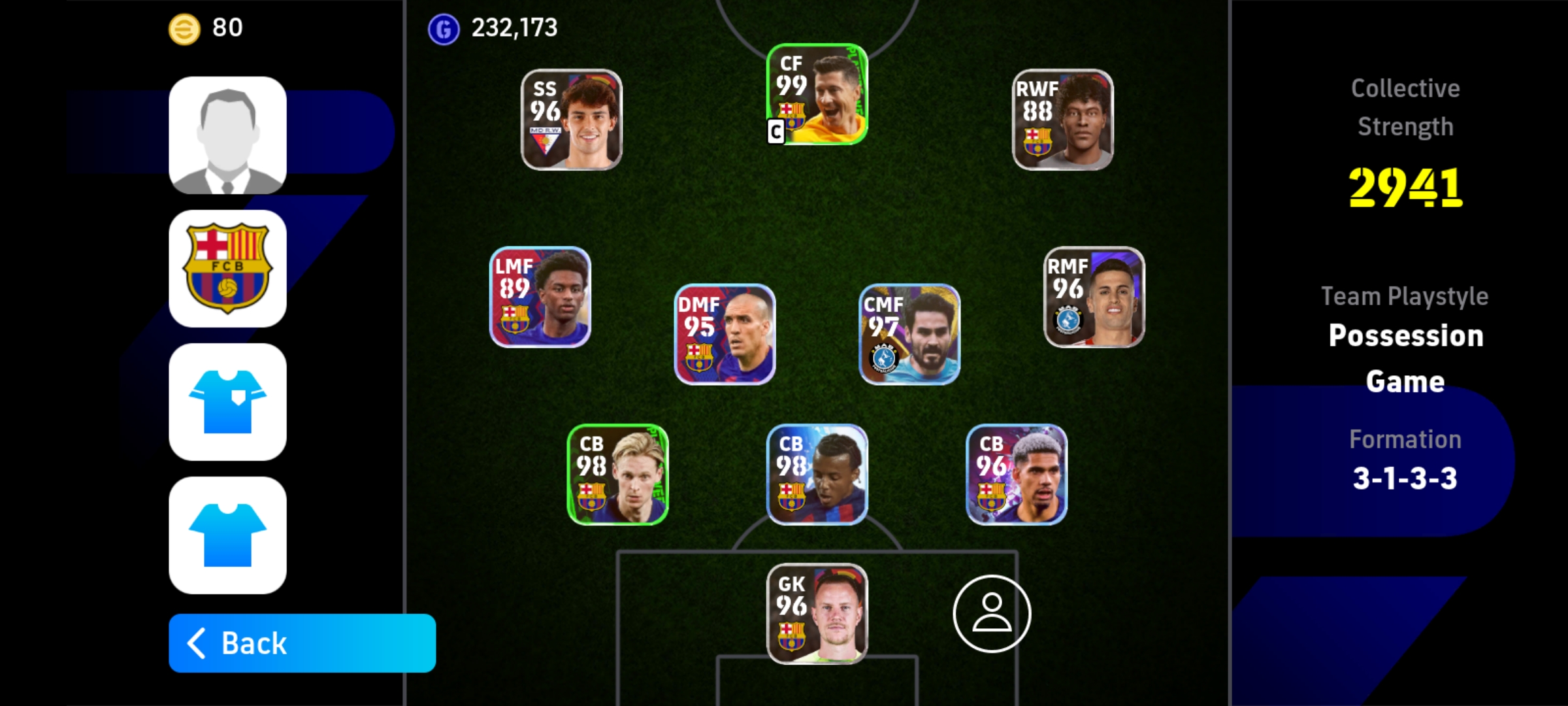Select the upper blue jersey thumbnail
The width and height of the screenshot is (1568, 706).
point(227,402)
